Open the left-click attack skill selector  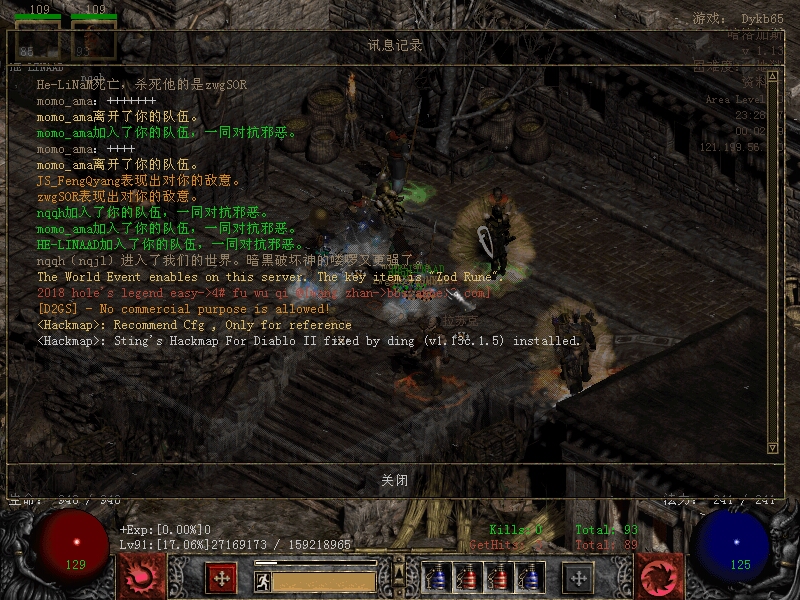coord(139,577)
